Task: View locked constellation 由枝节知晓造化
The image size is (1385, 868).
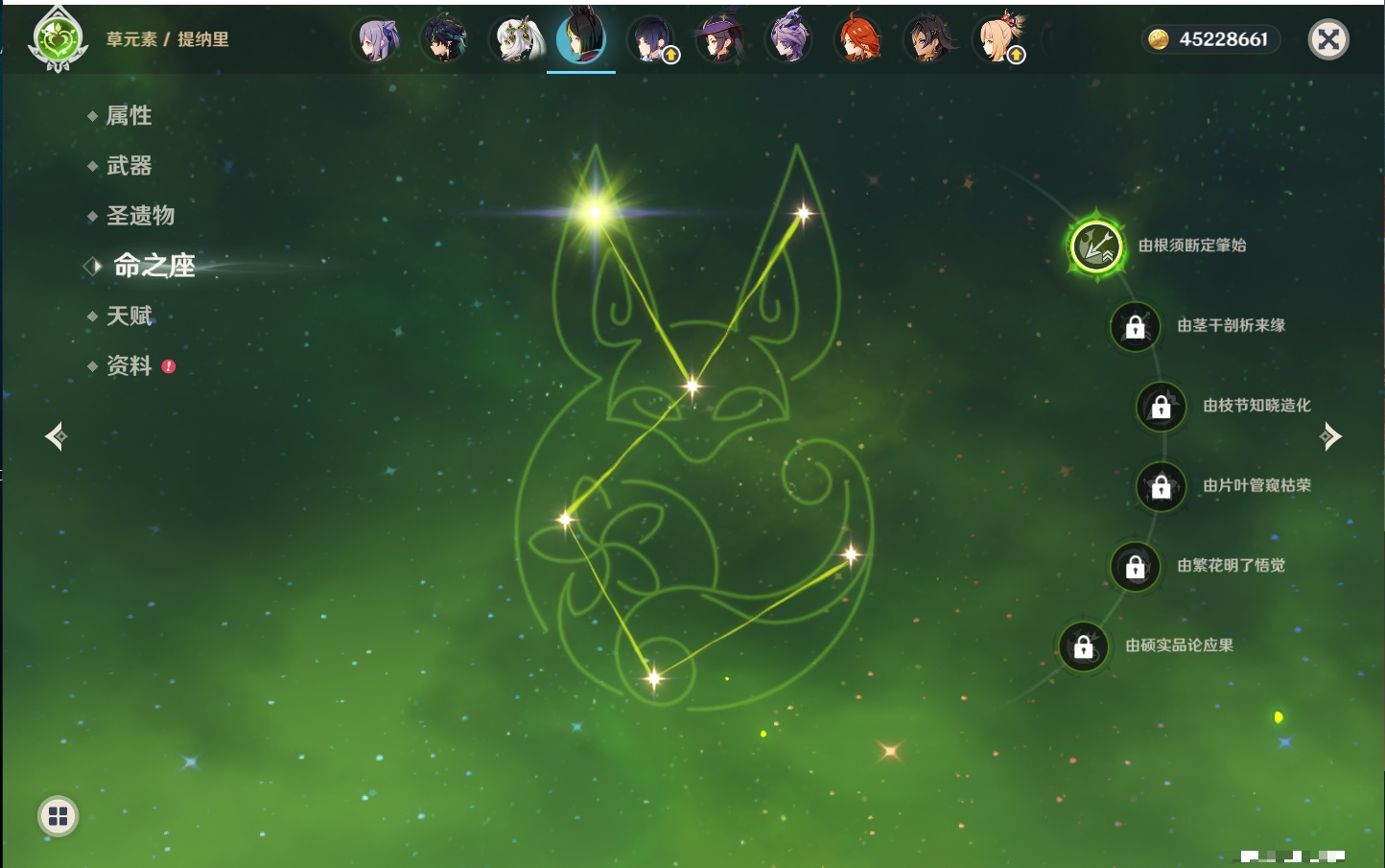Action: click(1161, 406)
